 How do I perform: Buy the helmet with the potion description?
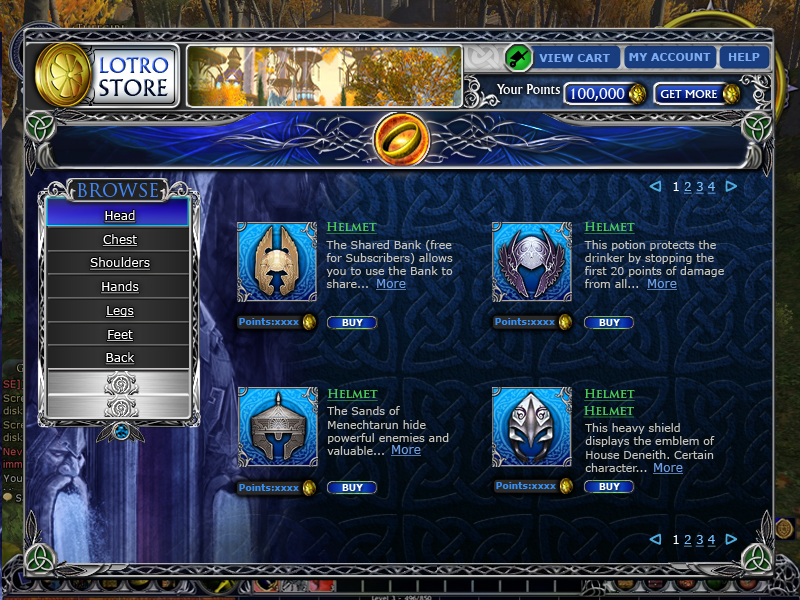[608, 323]
